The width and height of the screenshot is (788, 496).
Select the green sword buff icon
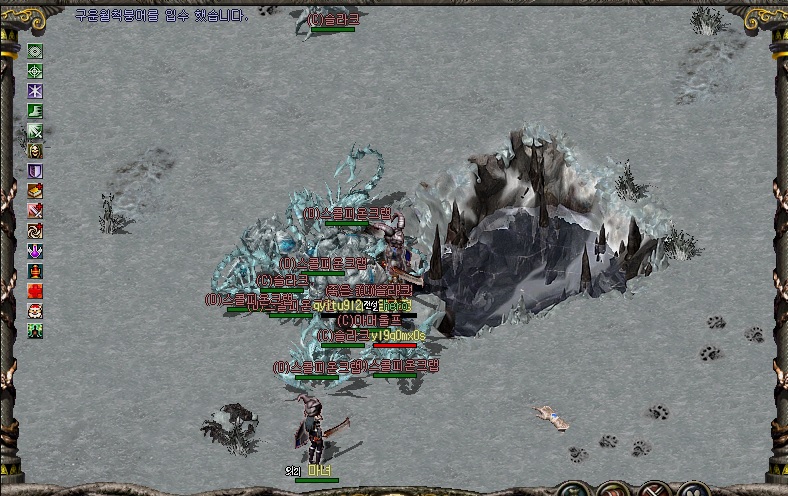tap(35, 131)
